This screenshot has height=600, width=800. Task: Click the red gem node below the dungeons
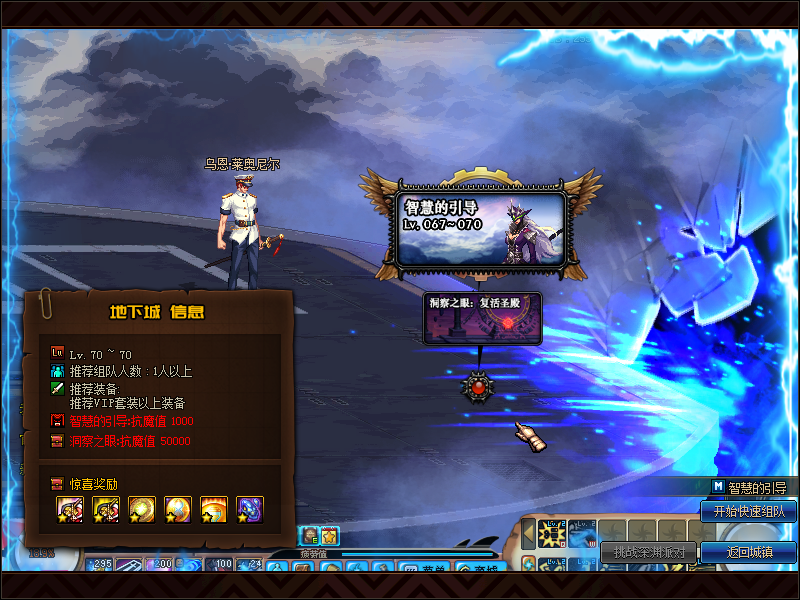479,387
